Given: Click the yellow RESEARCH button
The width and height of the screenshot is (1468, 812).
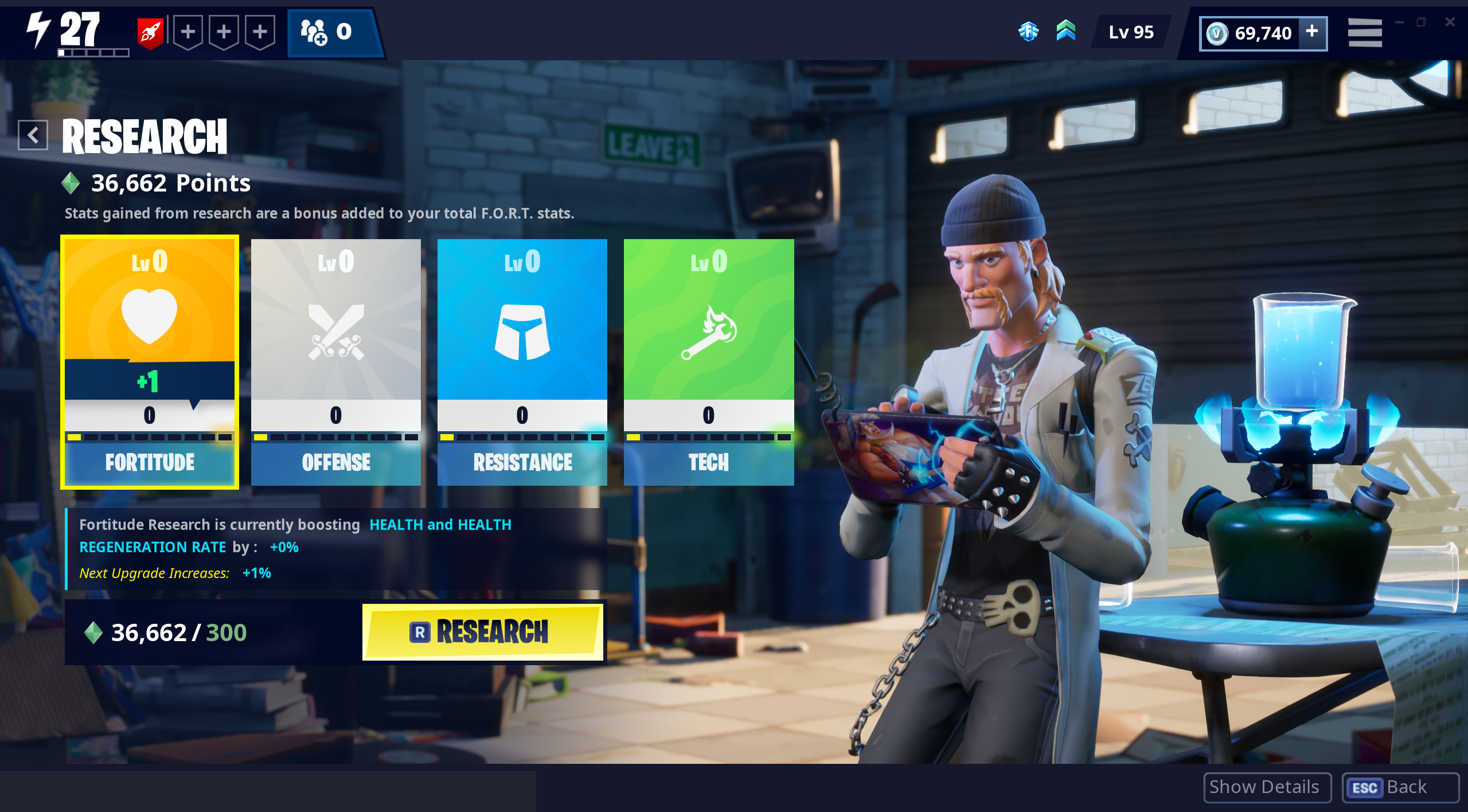Looking at the screenshot, I should (483, 631).
